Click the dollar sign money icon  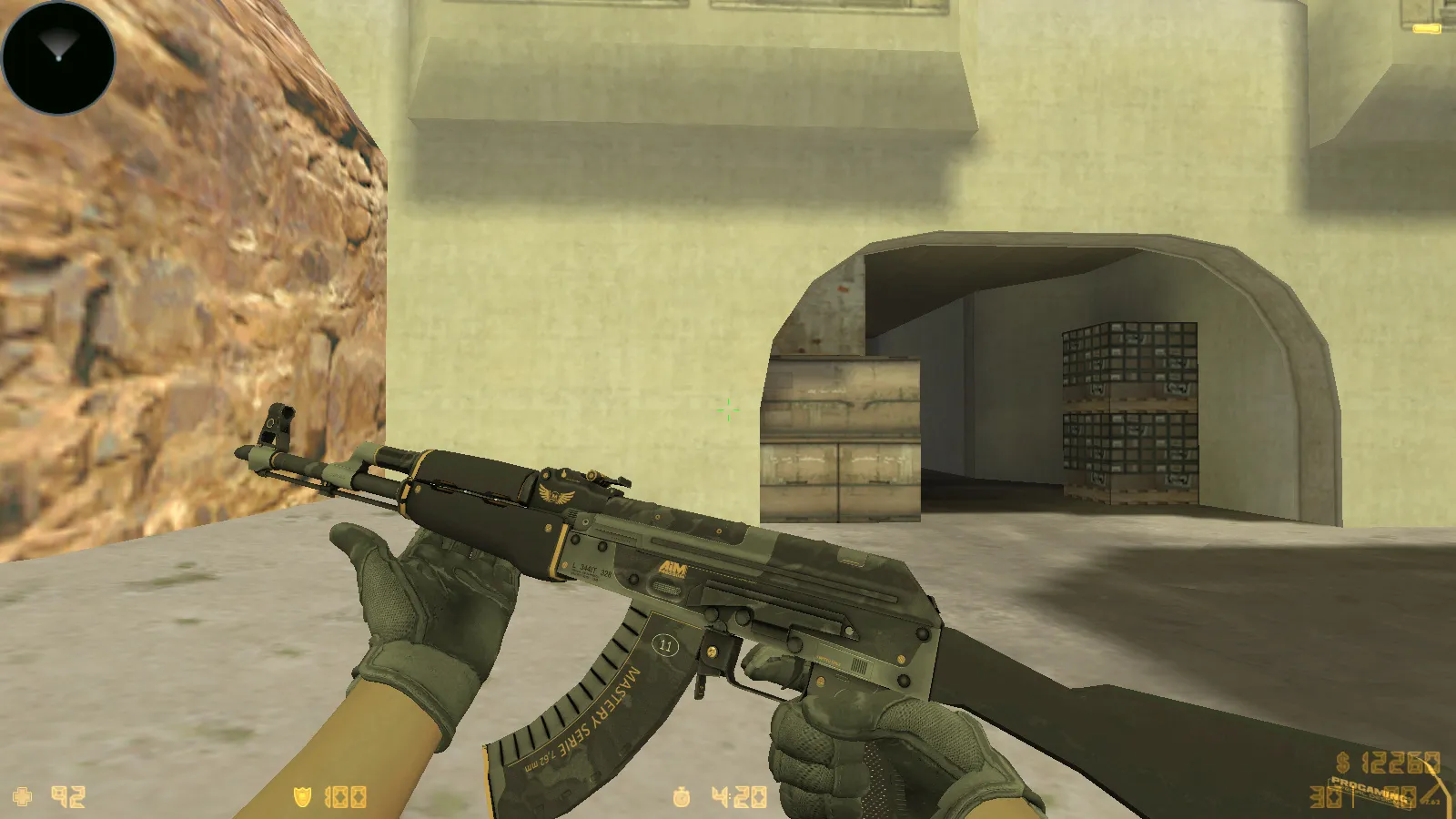(x=1342, y=762)
